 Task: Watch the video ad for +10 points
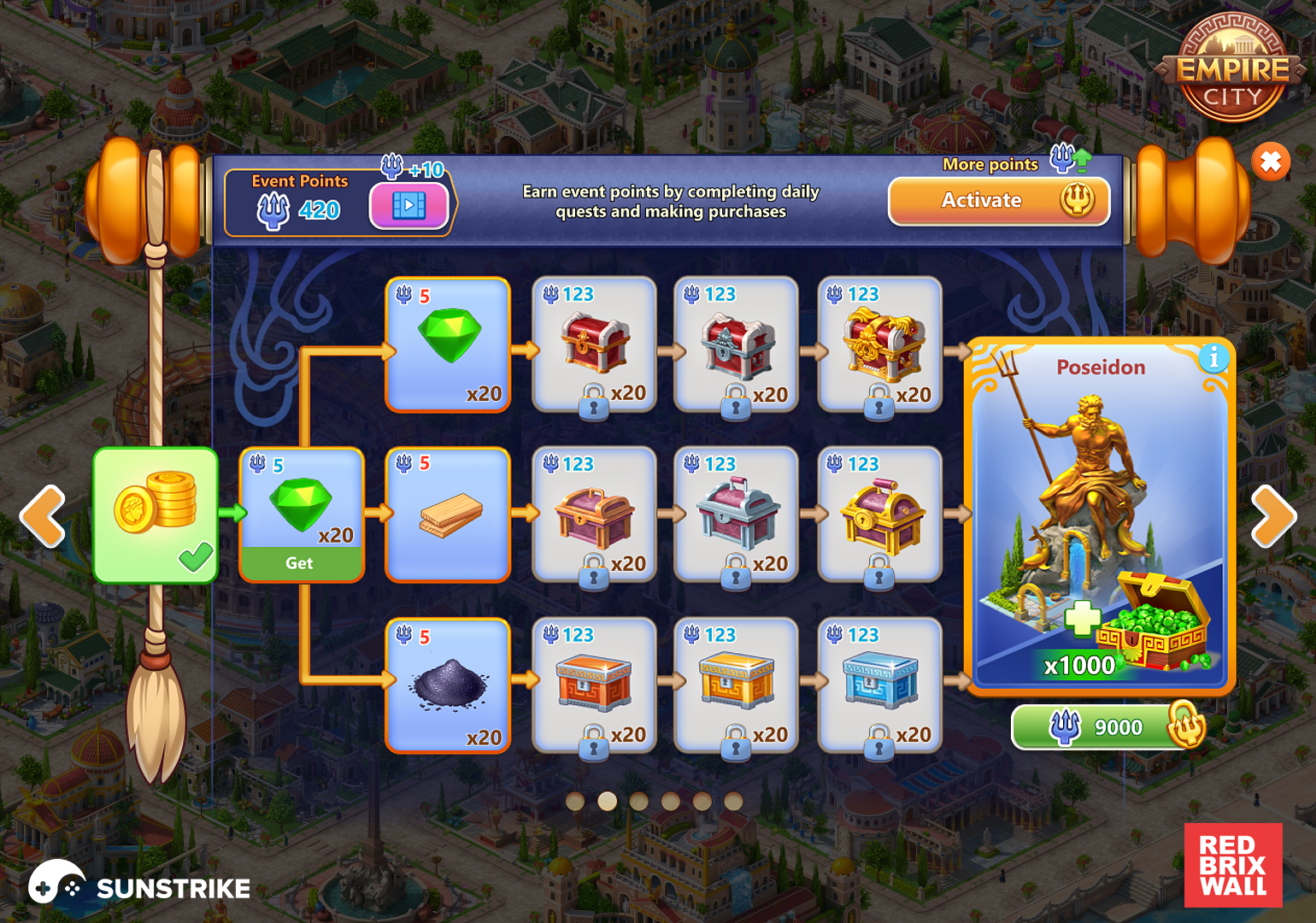pyautogui.click(x=408, y=206)
